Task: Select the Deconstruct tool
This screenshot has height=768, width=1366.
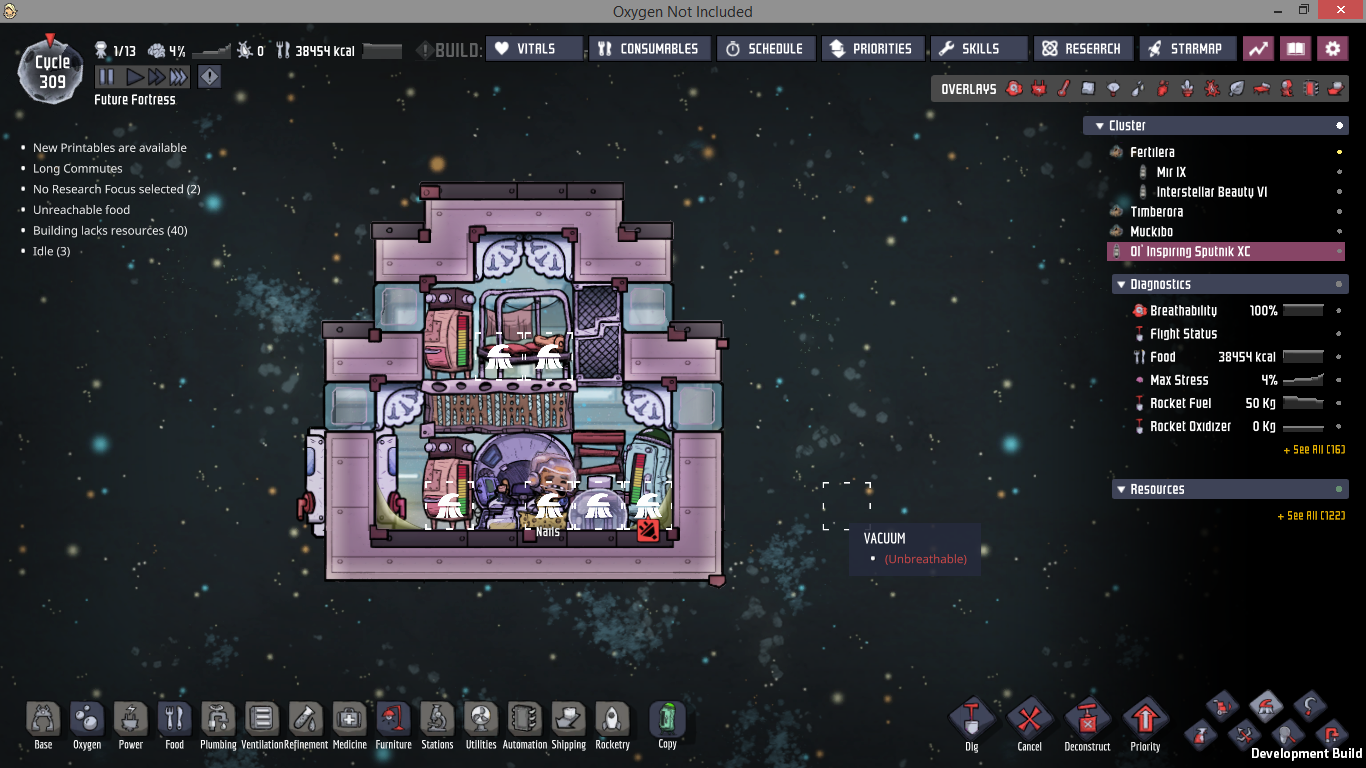Action: [x=1087, y=724]
